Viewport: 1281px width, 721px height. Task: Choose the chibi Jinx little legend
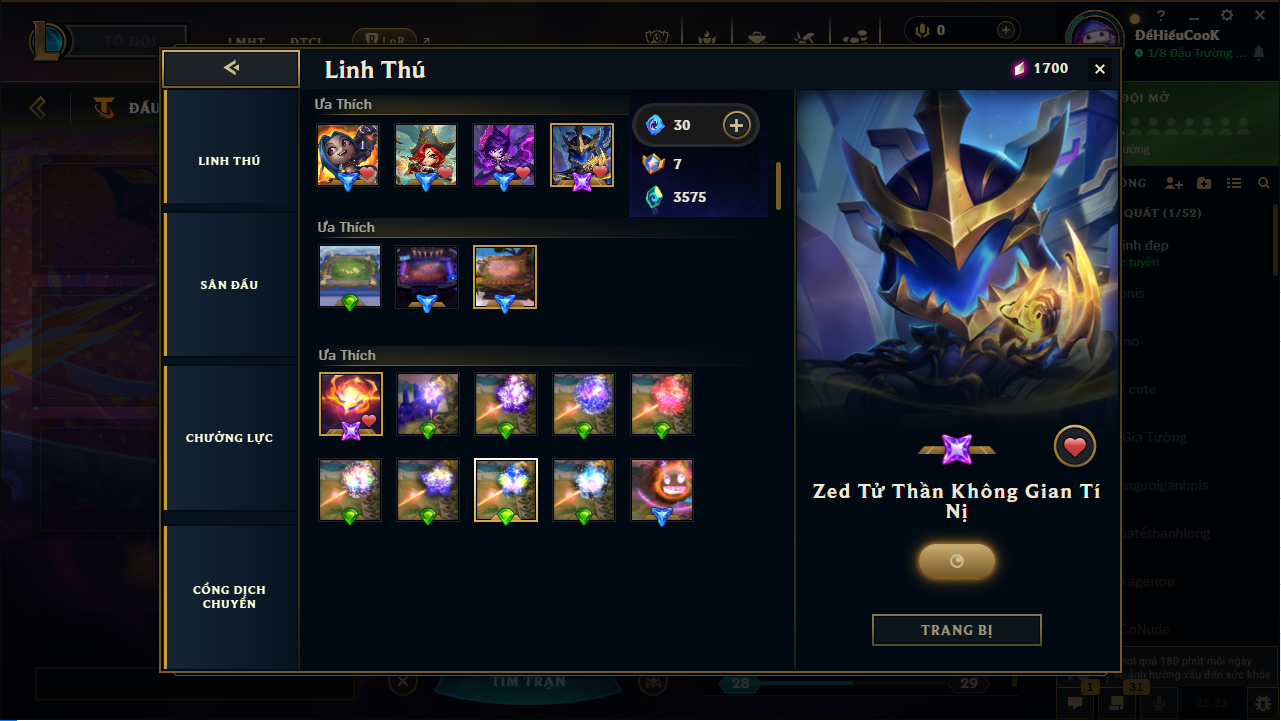pyautogui.click(x=347, y=155)
